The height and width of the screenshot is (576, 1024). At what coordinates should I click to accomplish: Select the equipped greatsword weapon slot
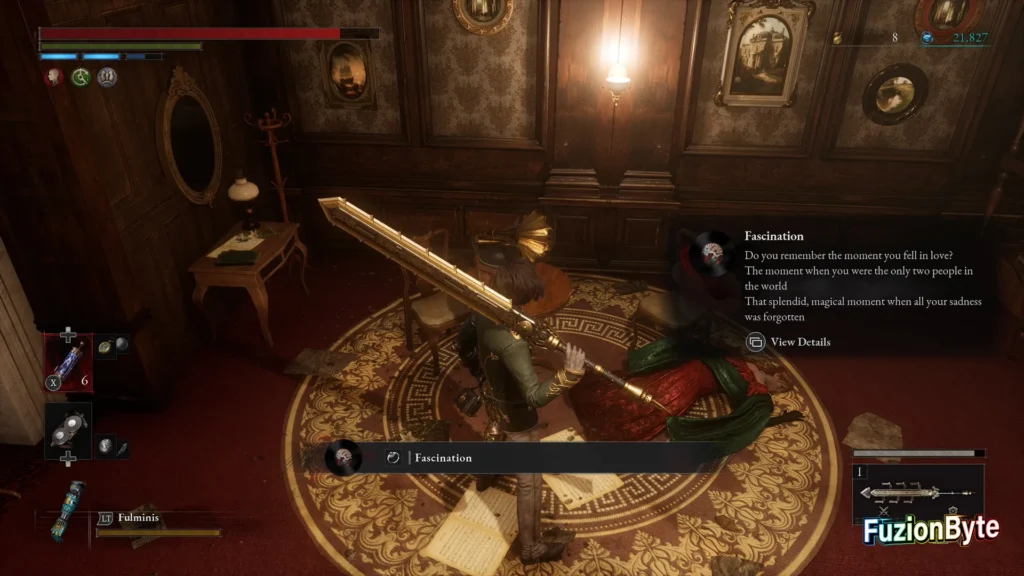917,492
